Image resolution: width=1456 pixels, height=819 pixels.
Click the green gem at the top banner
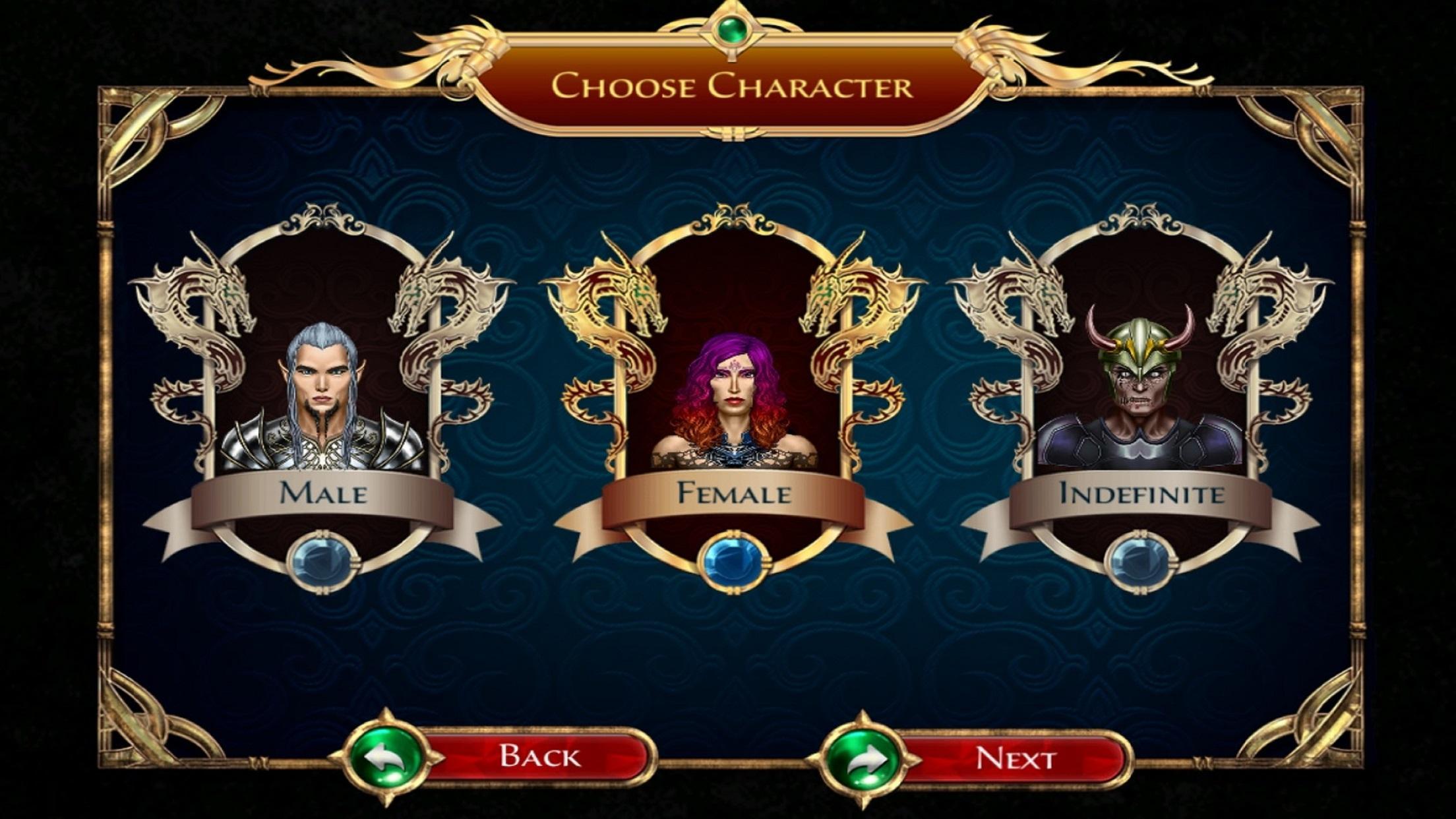[731, 30]
